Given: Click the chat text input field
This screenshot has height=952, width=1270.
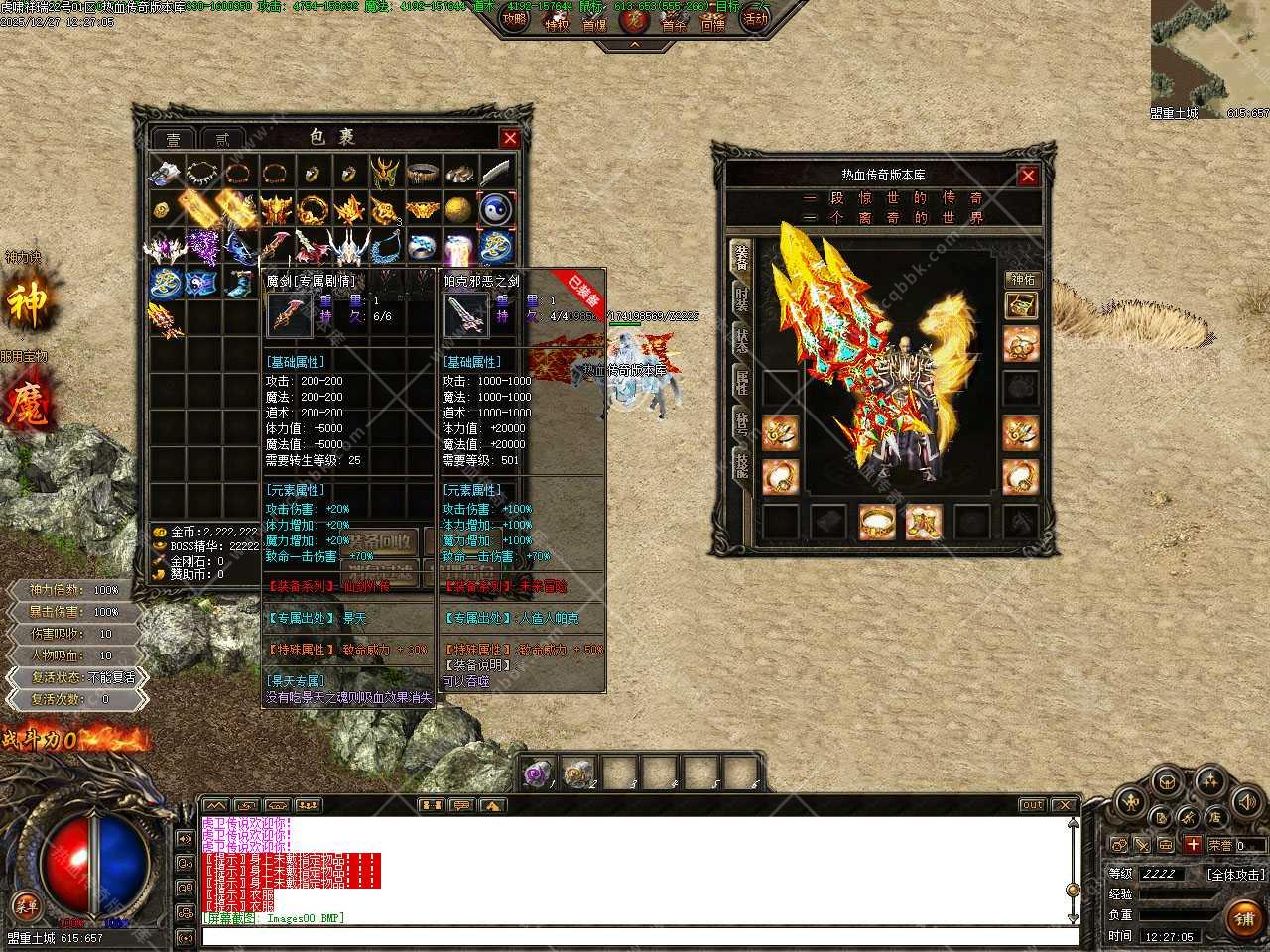Looking at the screenshot, I should coord(640,936).
